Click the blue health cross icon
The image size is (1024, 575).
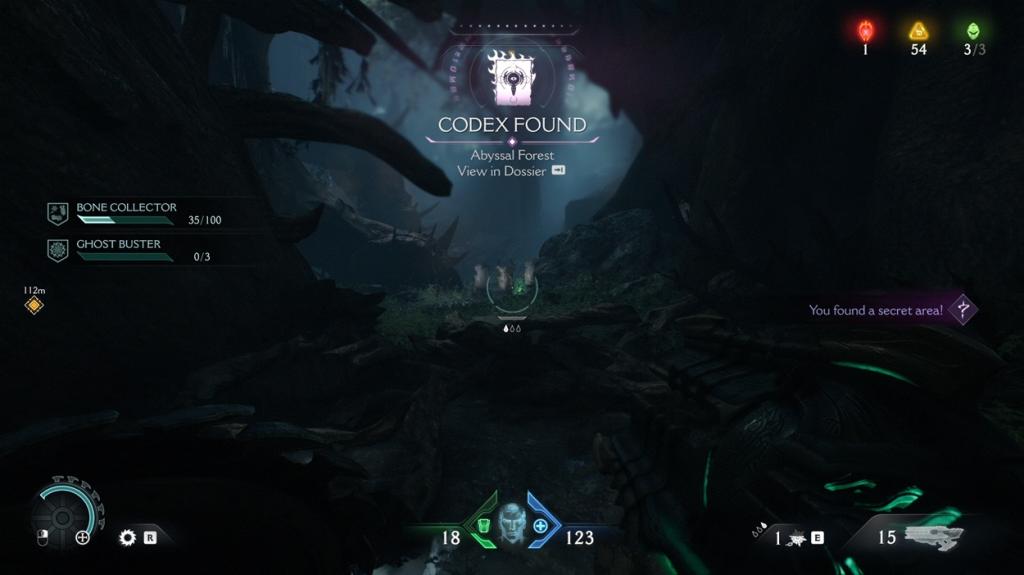click(541, 526)
